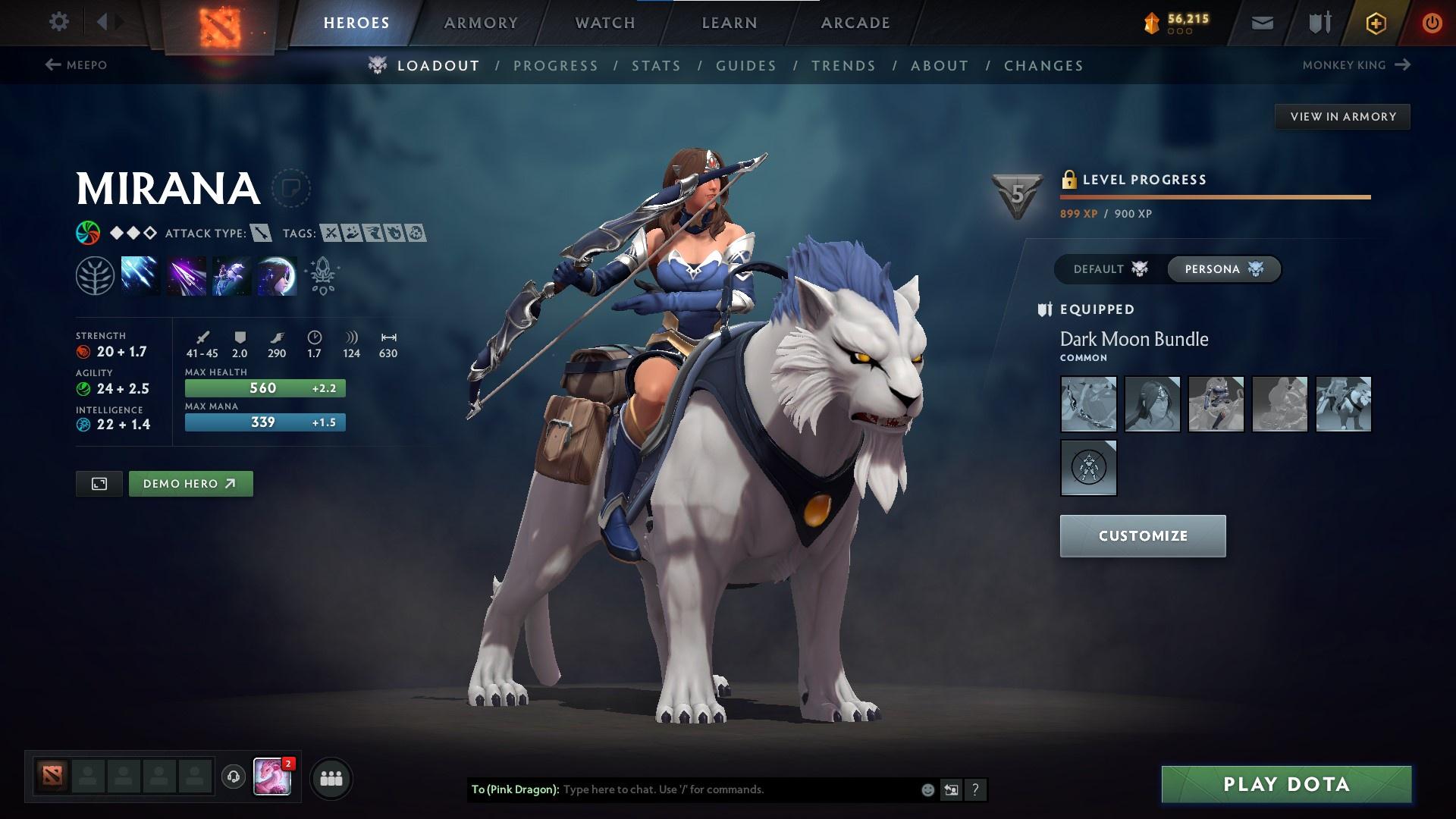Select the PERSONA appearance toggle
This screenshot has width=1456, height=819.
coord(1223,268)
